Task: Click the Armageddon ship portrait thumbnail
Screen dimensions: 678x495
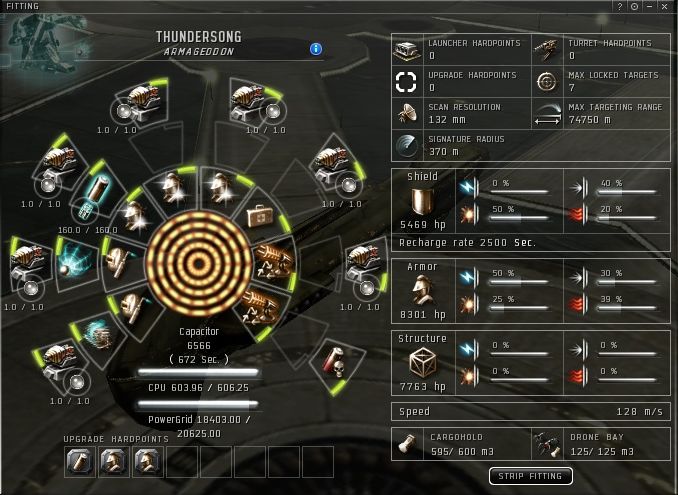Action: (40, 40)
